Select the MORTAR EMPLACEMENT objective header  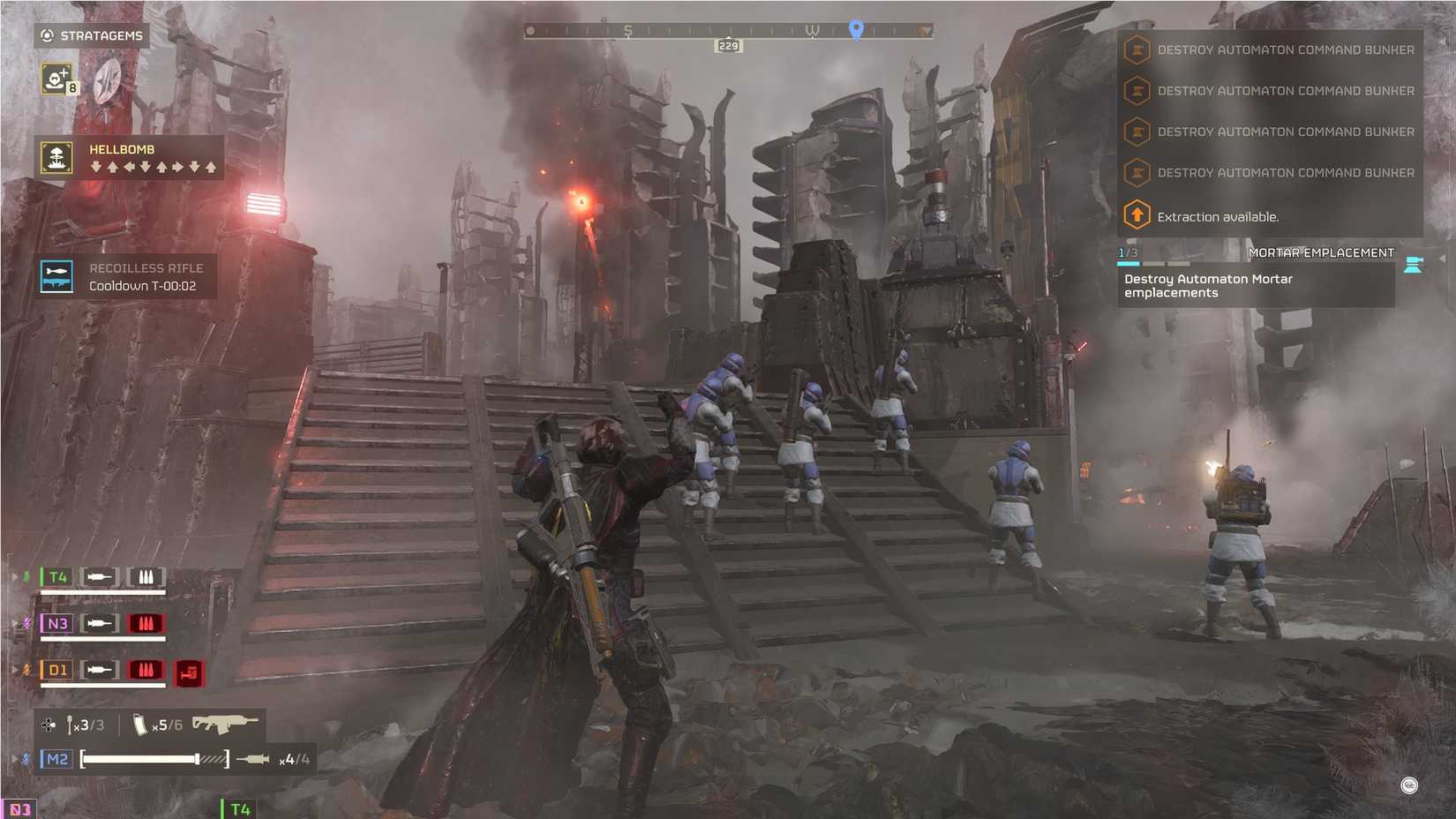click(x=1321, y=252)
